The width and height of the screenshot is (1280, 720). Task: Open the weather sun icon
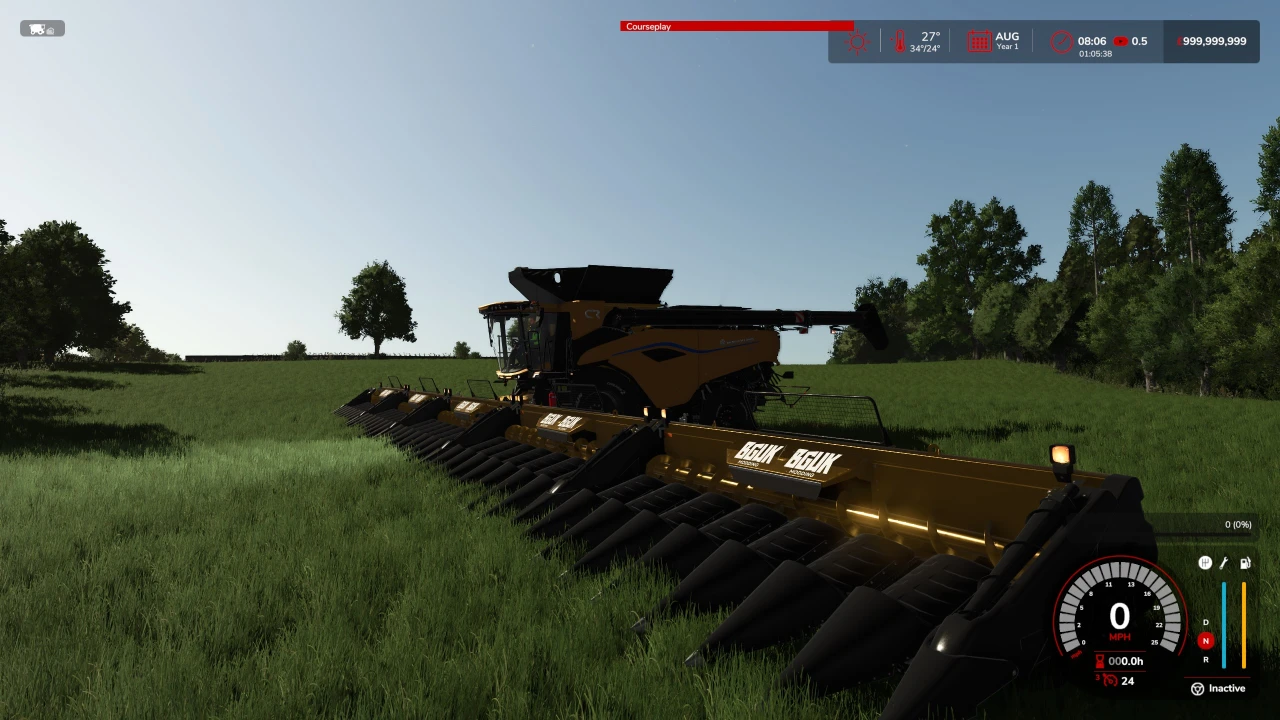tap(855, 41)
